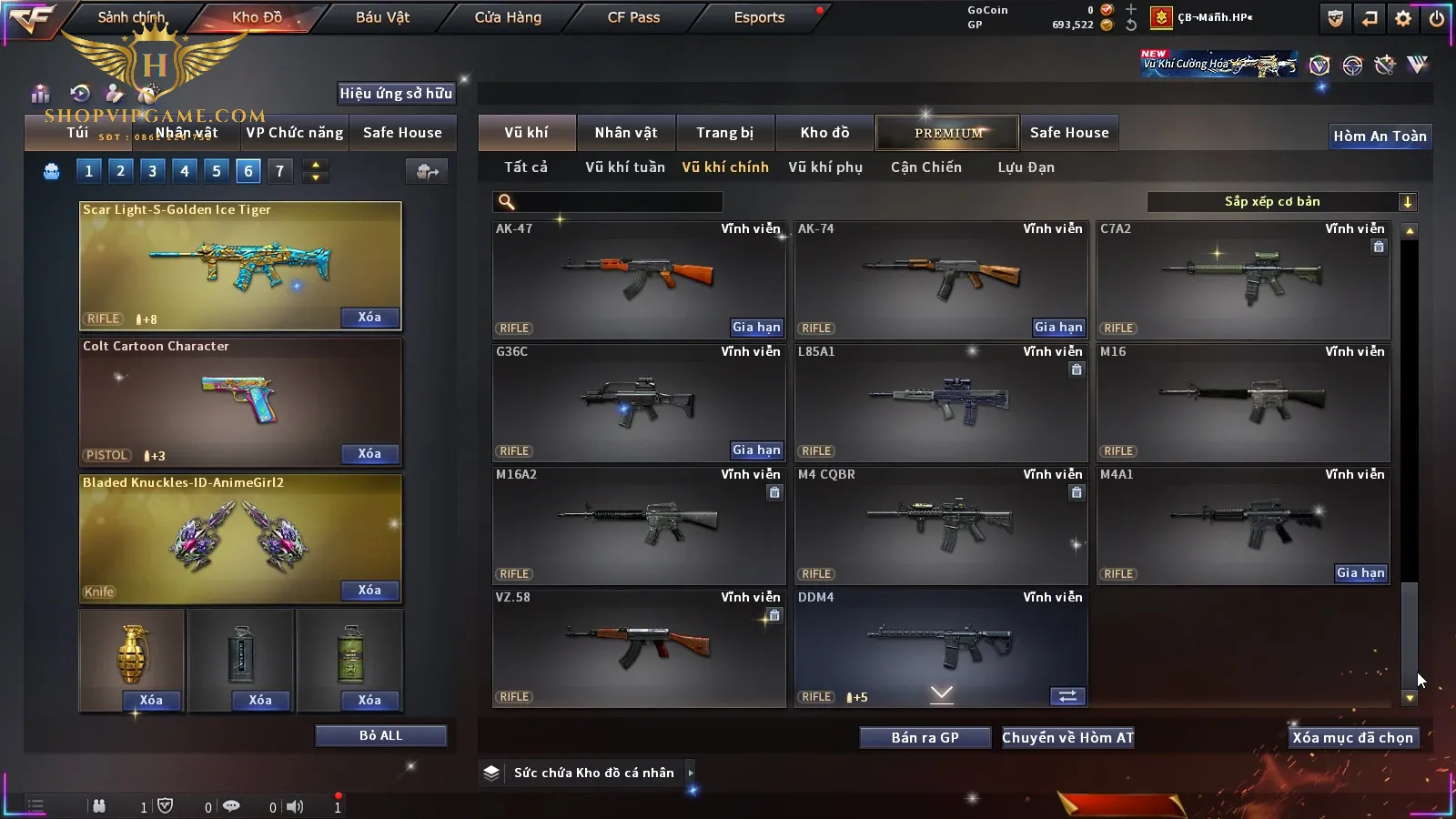Choose the Lựu Đạn filter
The width and height of the screenshot is (1456, 819).
click(x=1026, y=167)
